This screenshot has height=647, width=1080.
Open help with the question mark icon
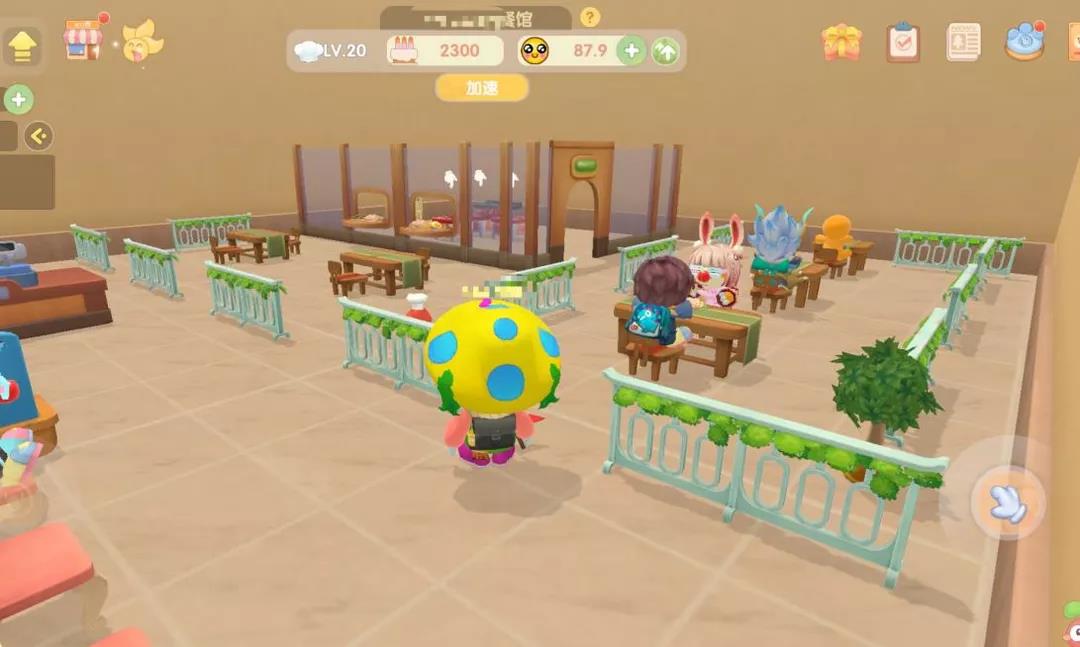(x=590, y=17)
